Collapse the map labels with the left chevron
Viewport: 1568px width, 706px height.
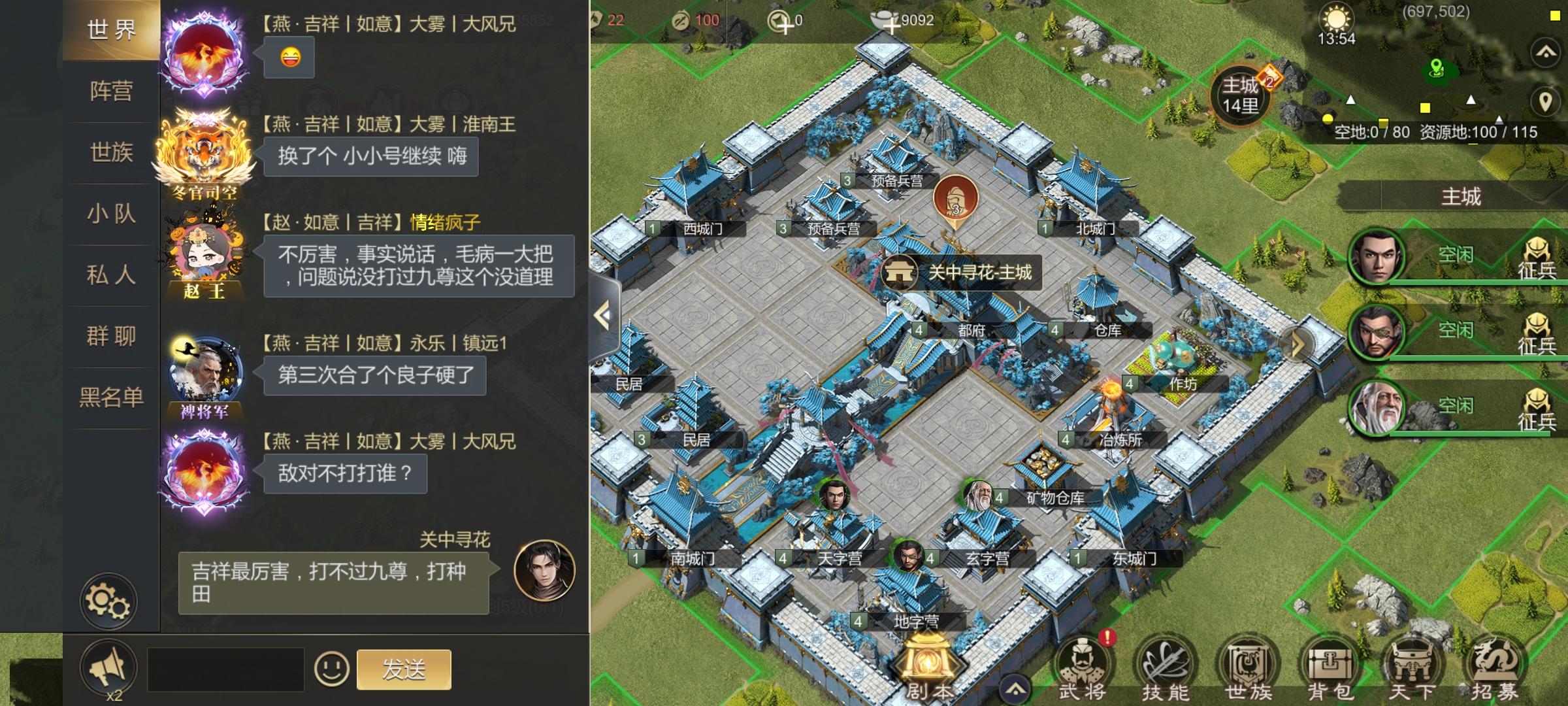click(602, 314)
